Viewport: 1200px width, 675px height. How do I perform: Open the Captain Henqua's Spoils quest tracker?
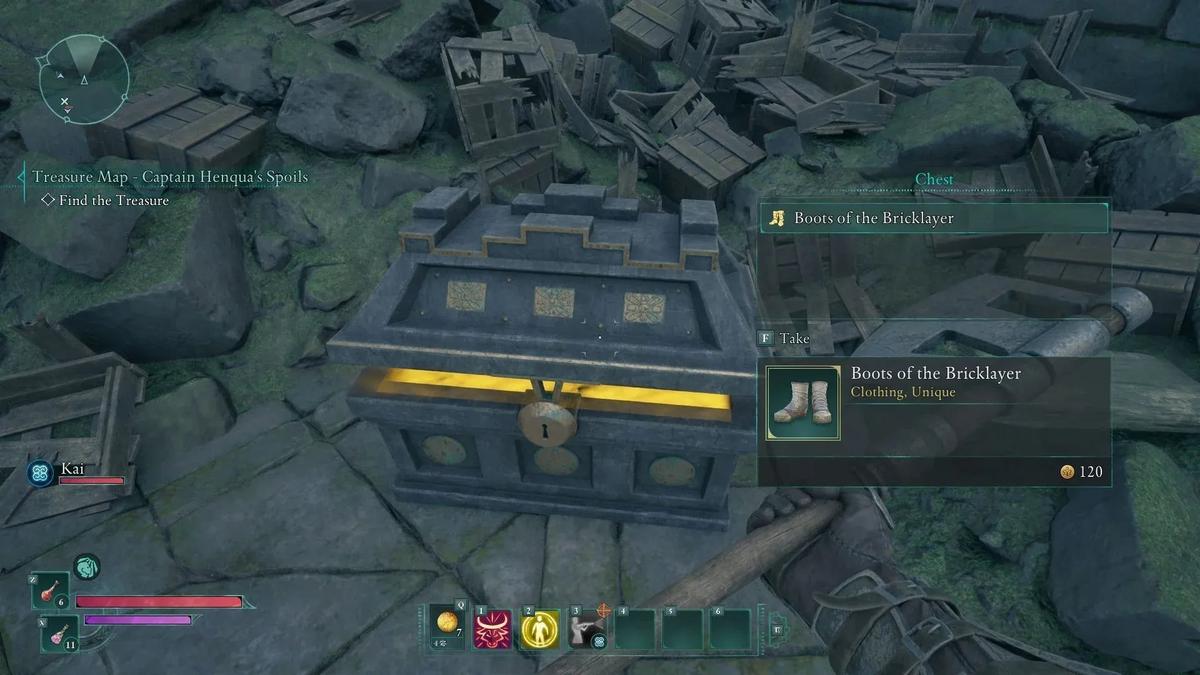click(x=169, y=177)
